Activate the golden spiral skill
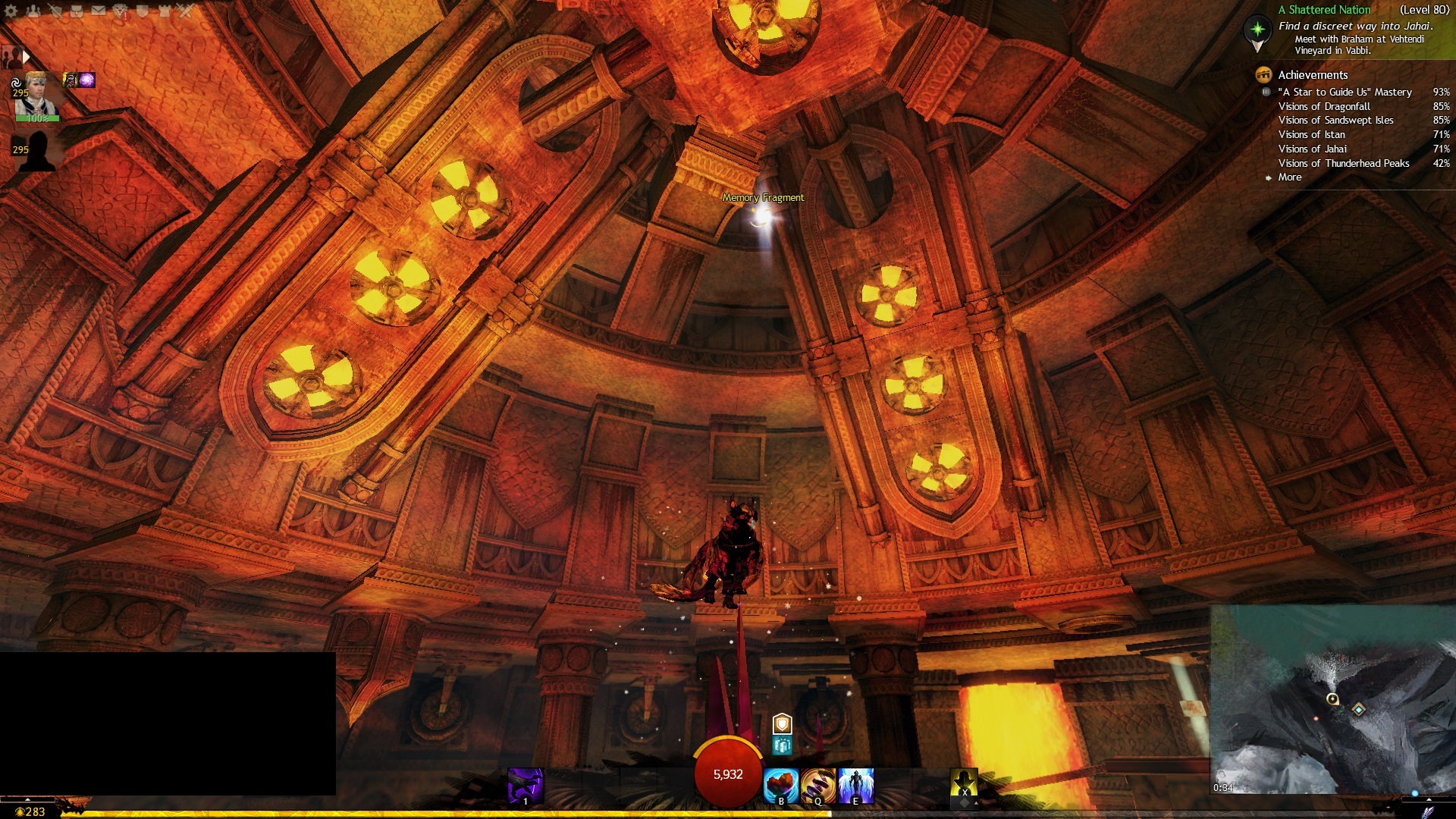The image size is (1456, 819). pyautogui.click(x=817, y=785)
